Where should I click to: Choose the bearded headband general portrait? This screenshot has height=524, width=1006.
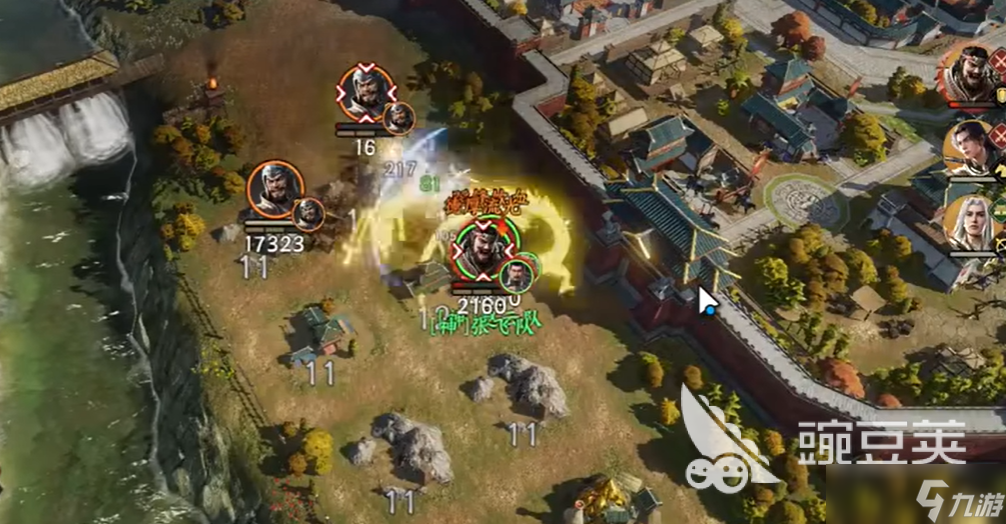pyautogui.click(x=967, y=72)
